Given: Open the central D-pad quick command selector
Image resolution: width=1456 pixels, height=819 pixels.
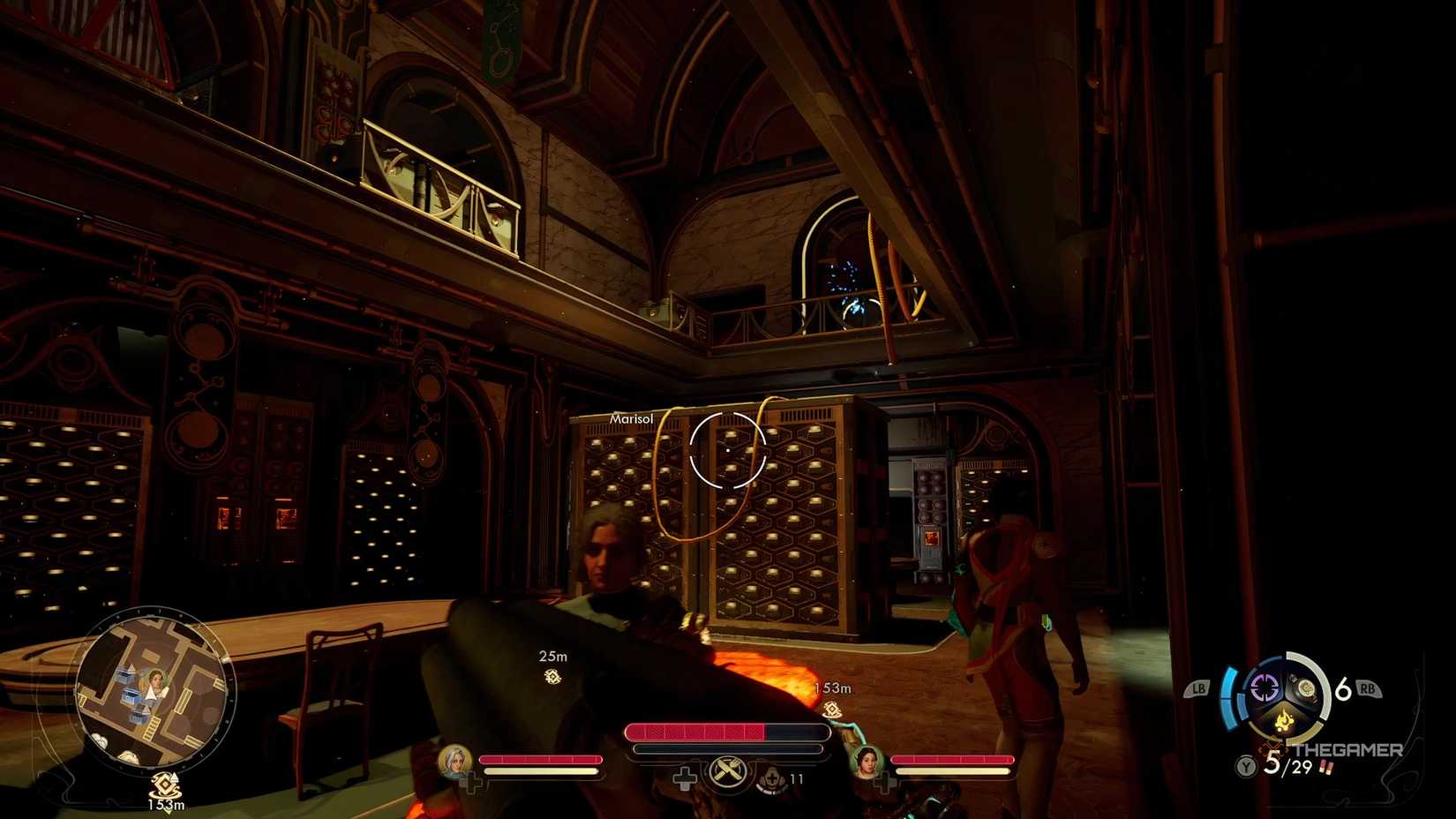Looking at the screenshot, I should [686, 777].
